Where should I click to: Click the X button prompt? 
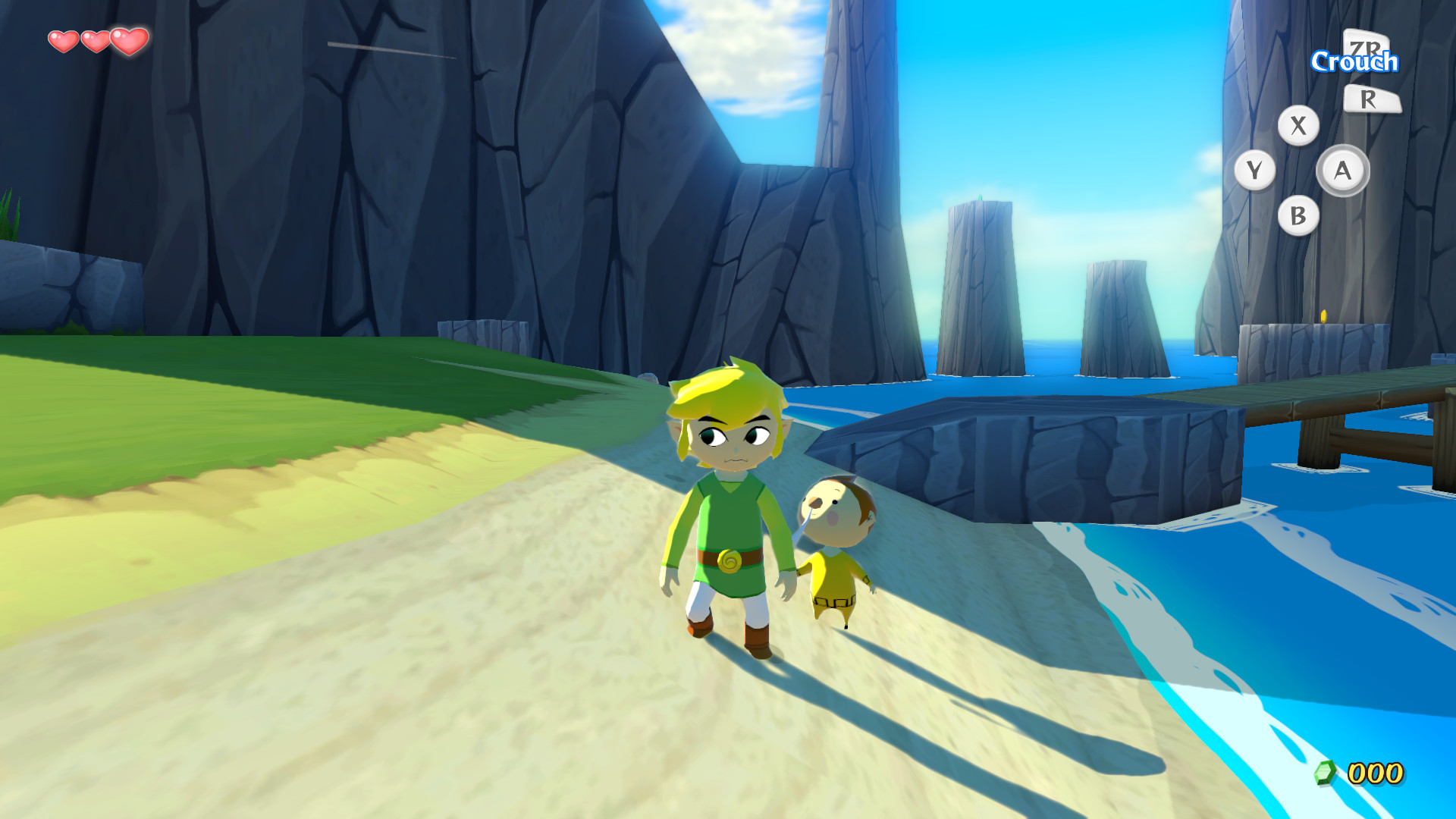click(x=1298, y=127)
